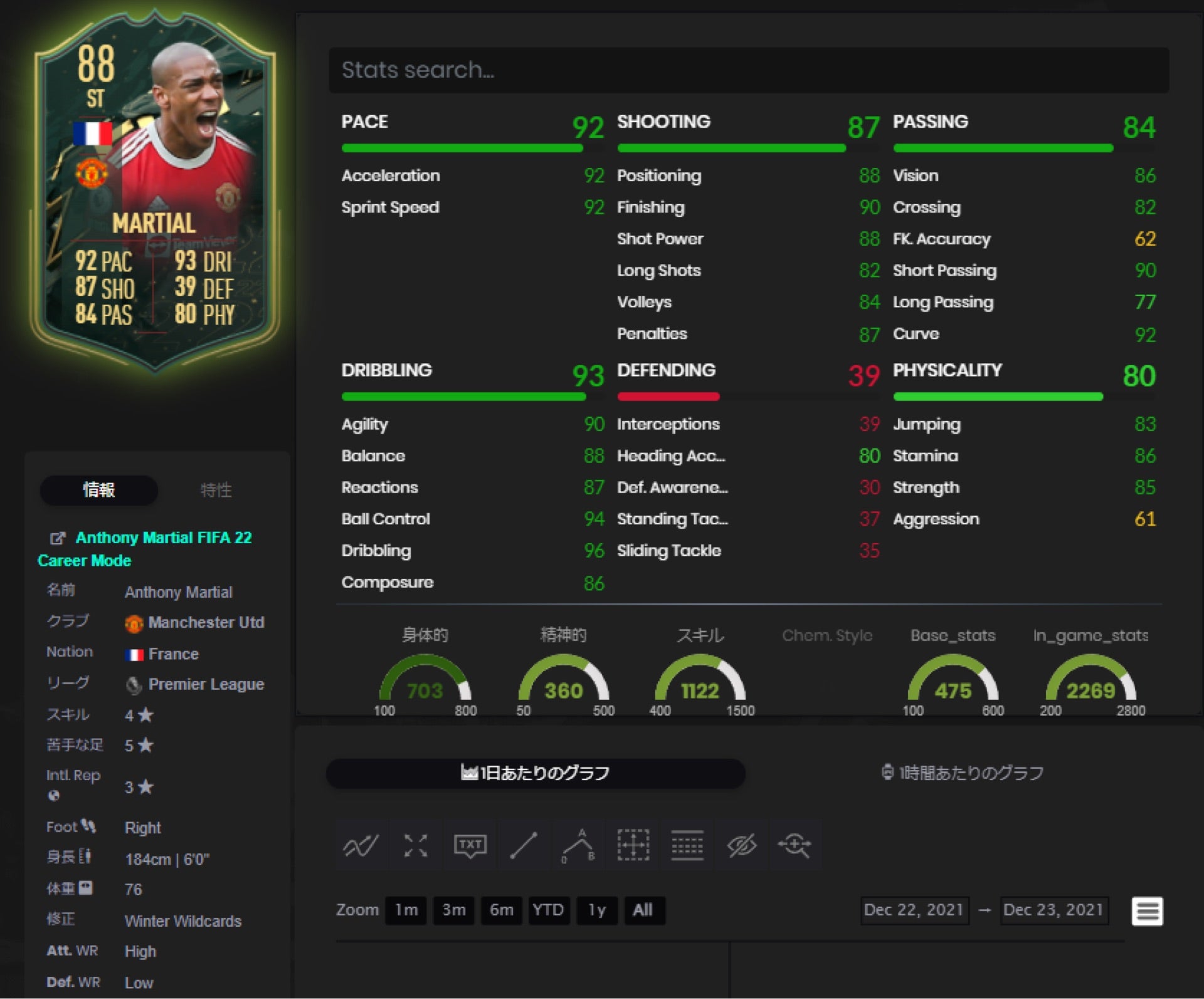Viewport: 1204px width, 999px height.
Task: Open the chart hamburger menu
Action: [x=1147, y=911]
